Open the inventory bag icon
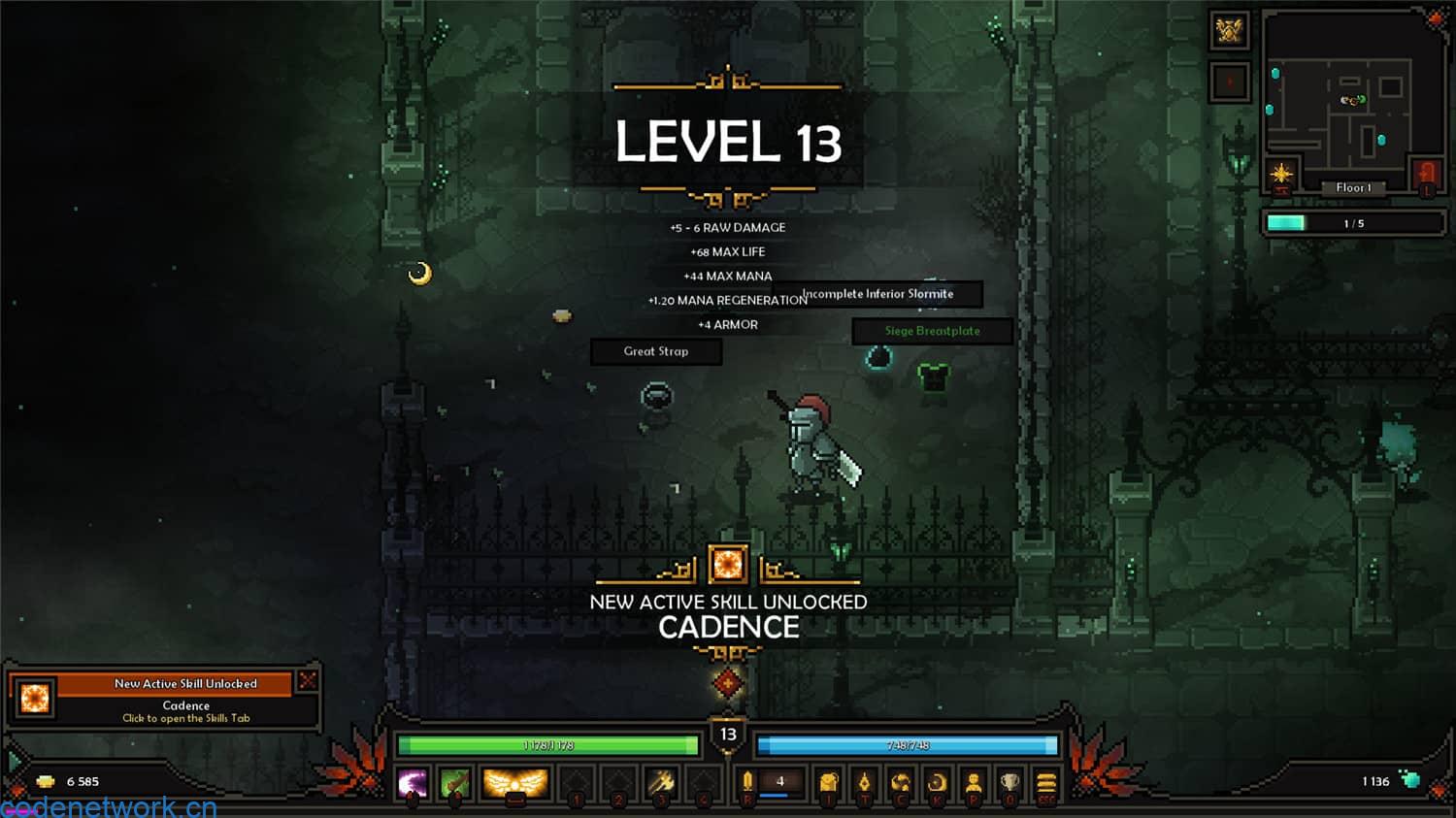The width and height of the screenshot is (1456, 818). pyautogui.click(x=828, y=782)
